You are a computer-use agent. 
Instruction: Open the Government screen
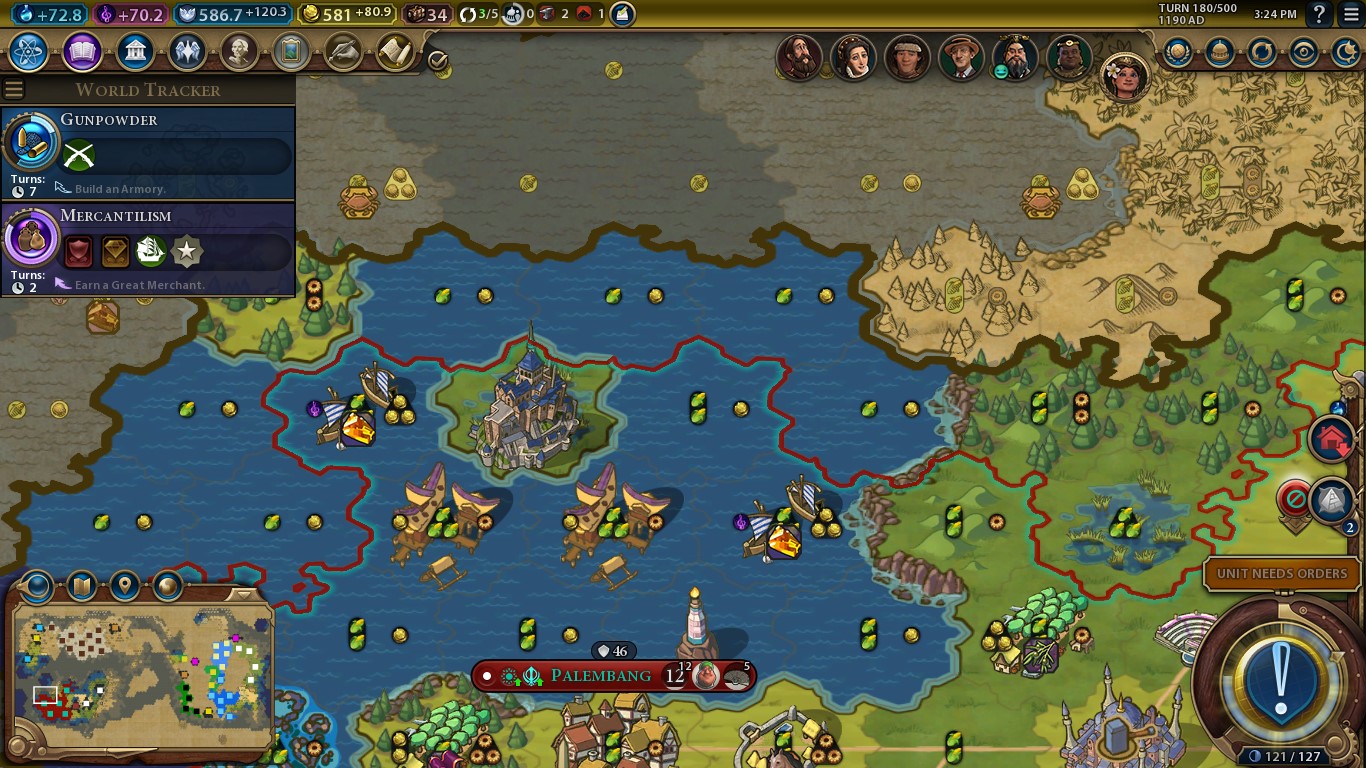pos(135,53)
